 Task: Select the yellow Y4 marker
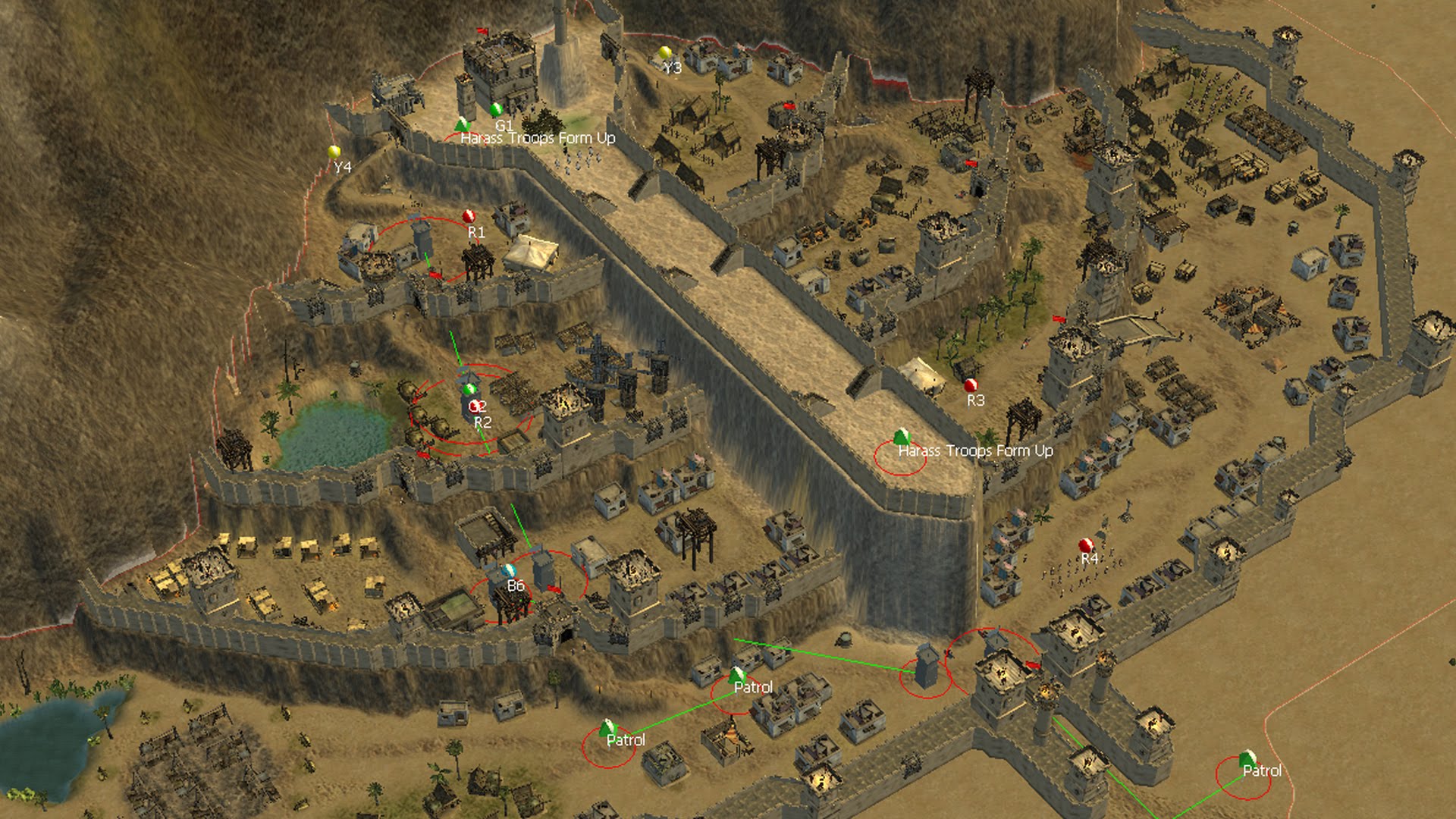[x=334, y=152]
